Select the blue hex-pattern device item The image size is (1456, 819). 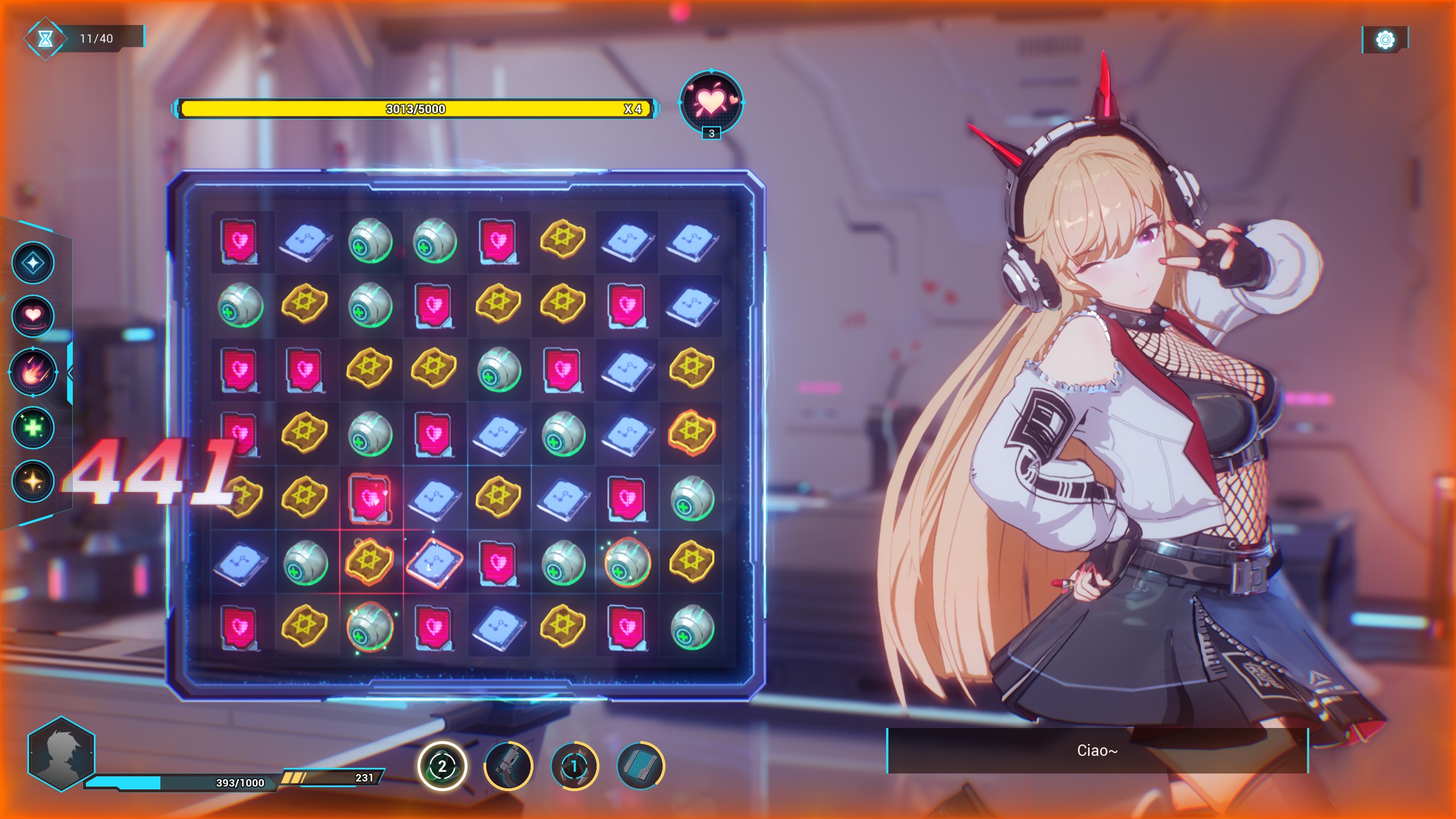[640, 766]
